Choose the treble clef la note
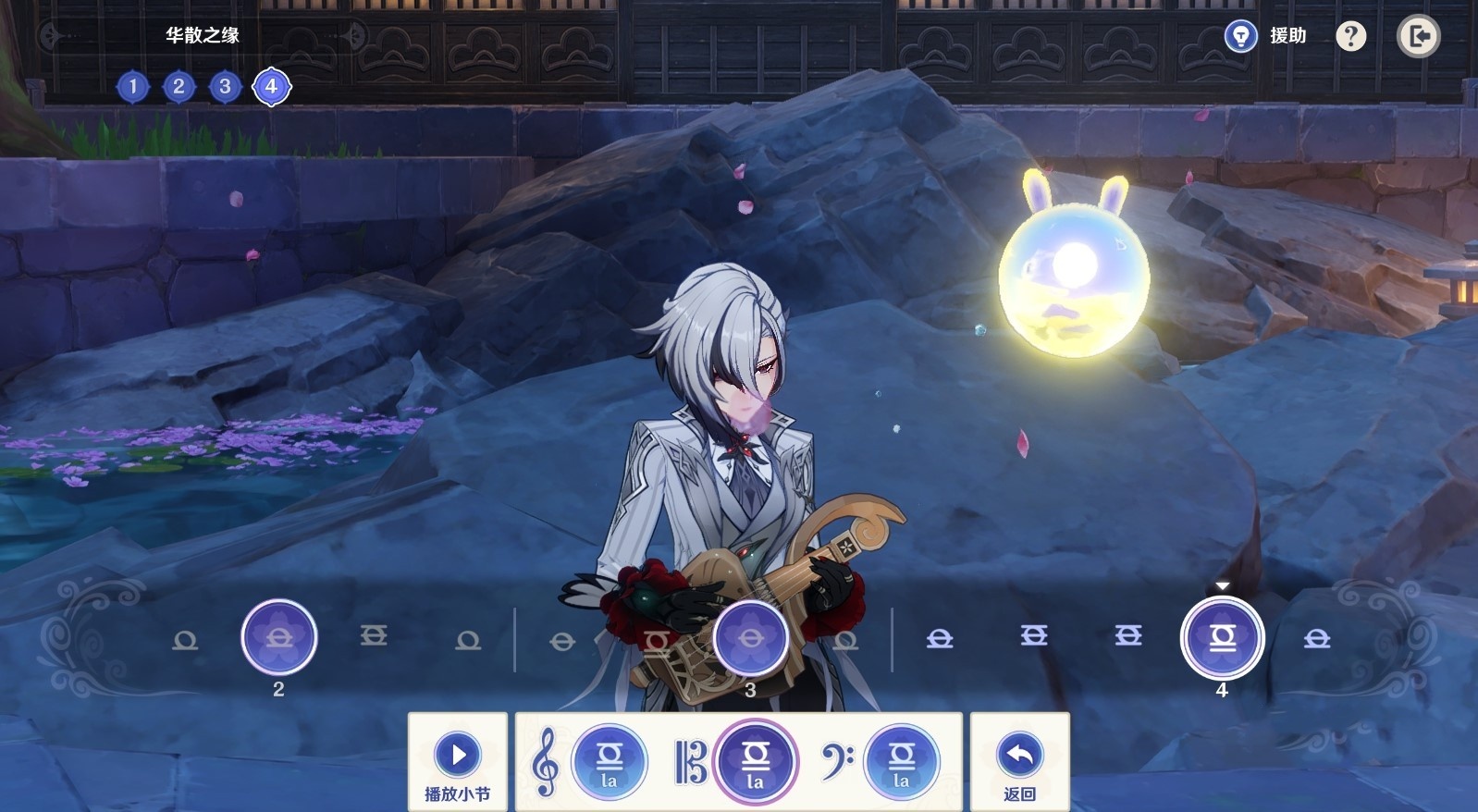 point(609,762)
